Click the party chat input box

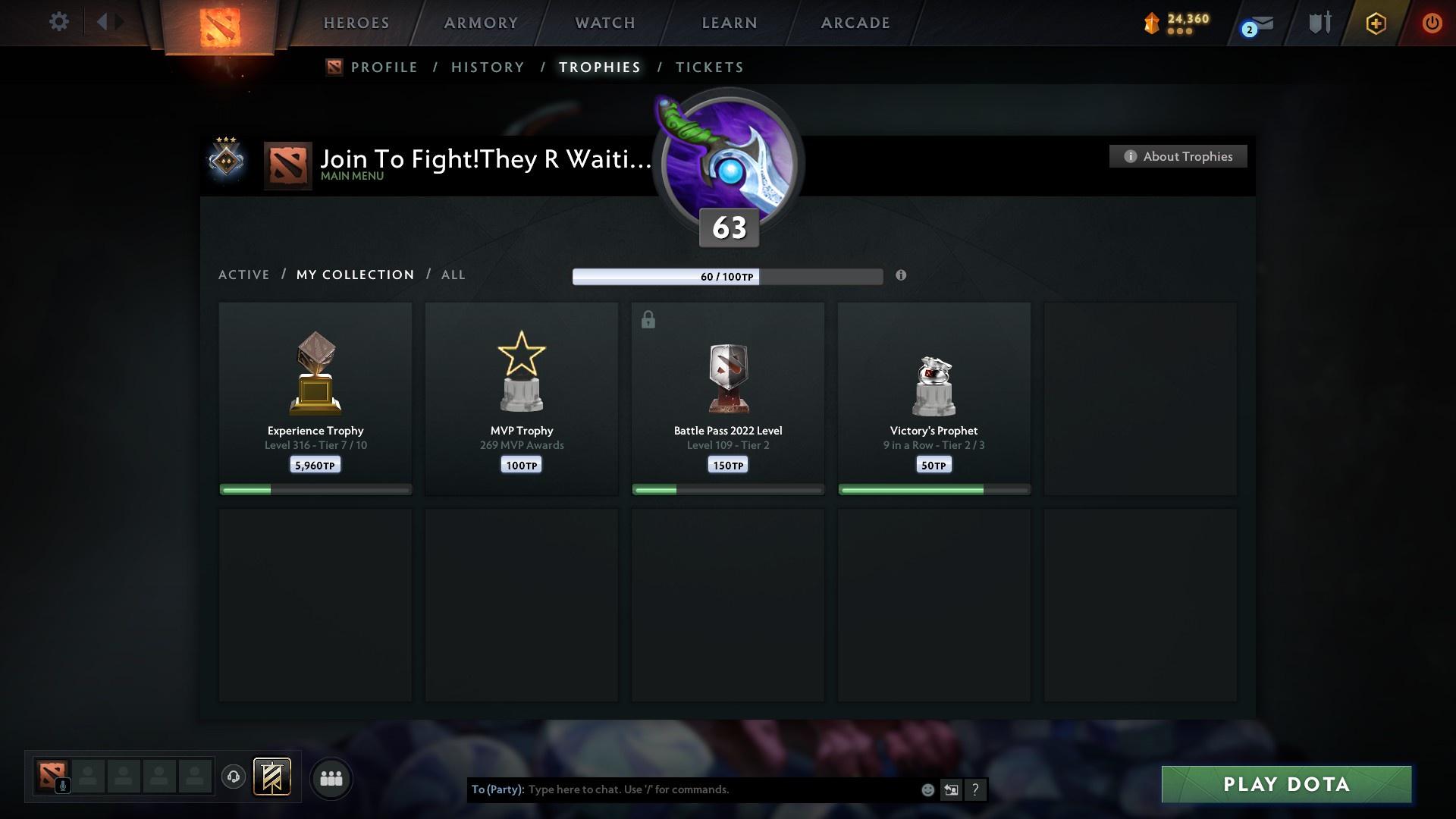click(720, 789)
